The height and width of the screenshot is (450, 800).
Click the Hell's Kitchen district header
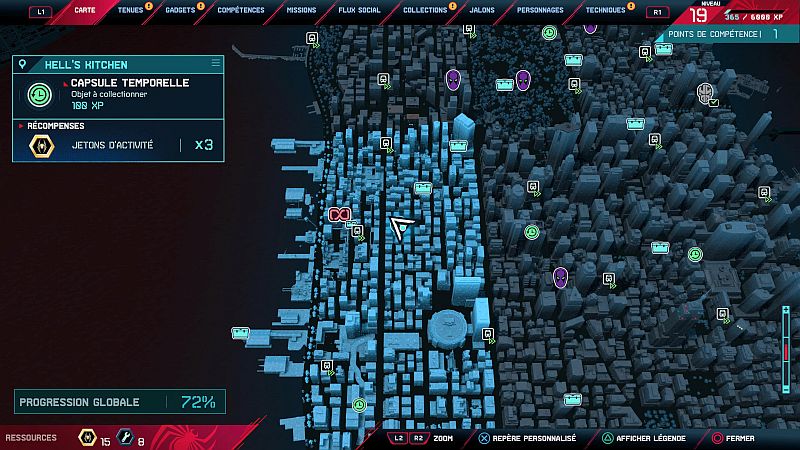118,64
